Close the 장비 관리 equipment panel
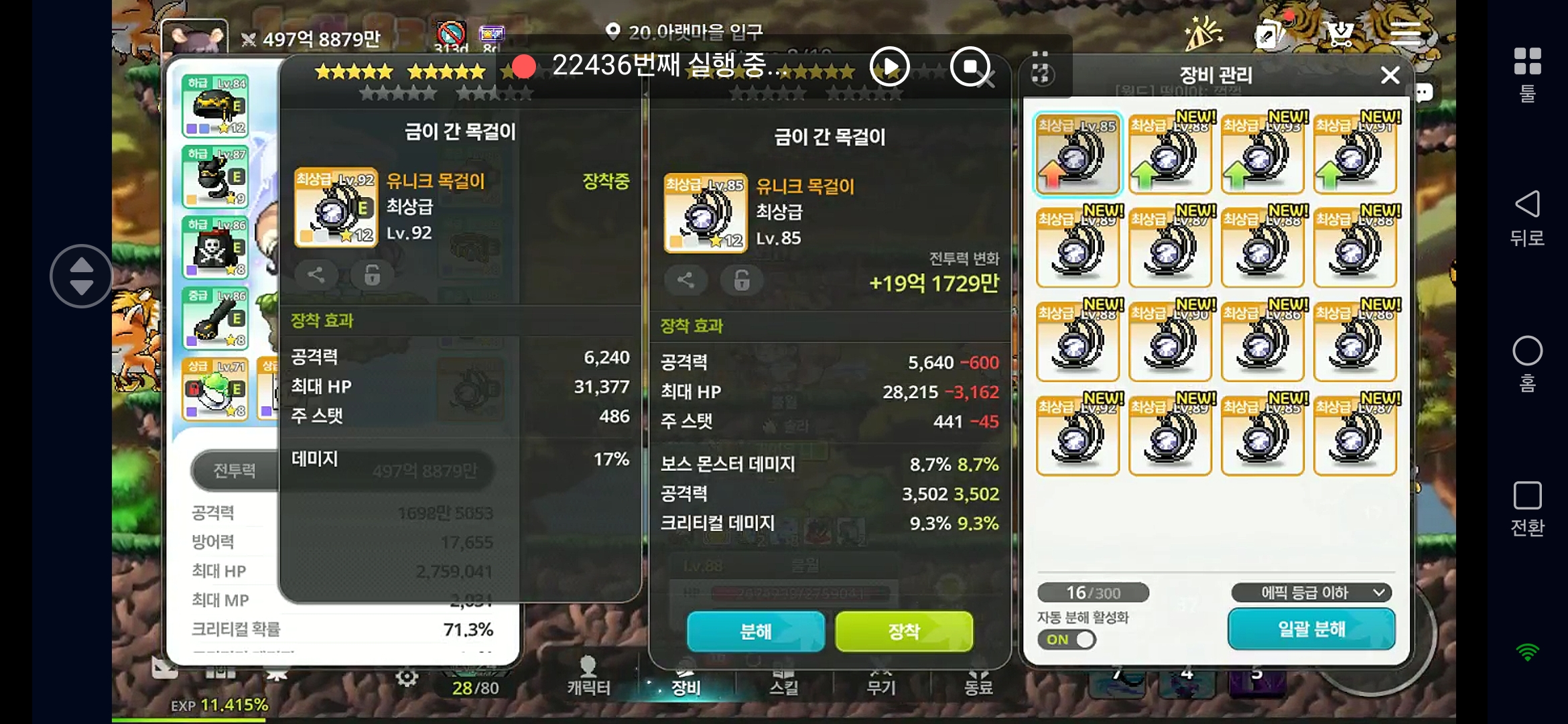 point(1390,75)
